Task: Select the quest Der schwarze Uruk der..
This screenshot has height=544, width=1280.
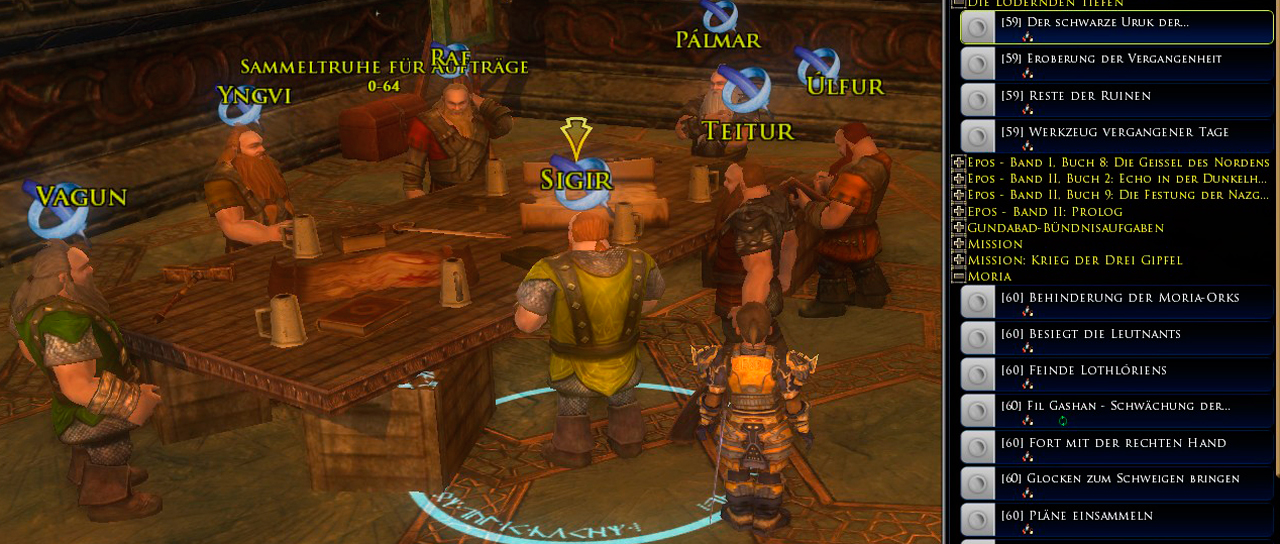Action: coord(1094,22)
